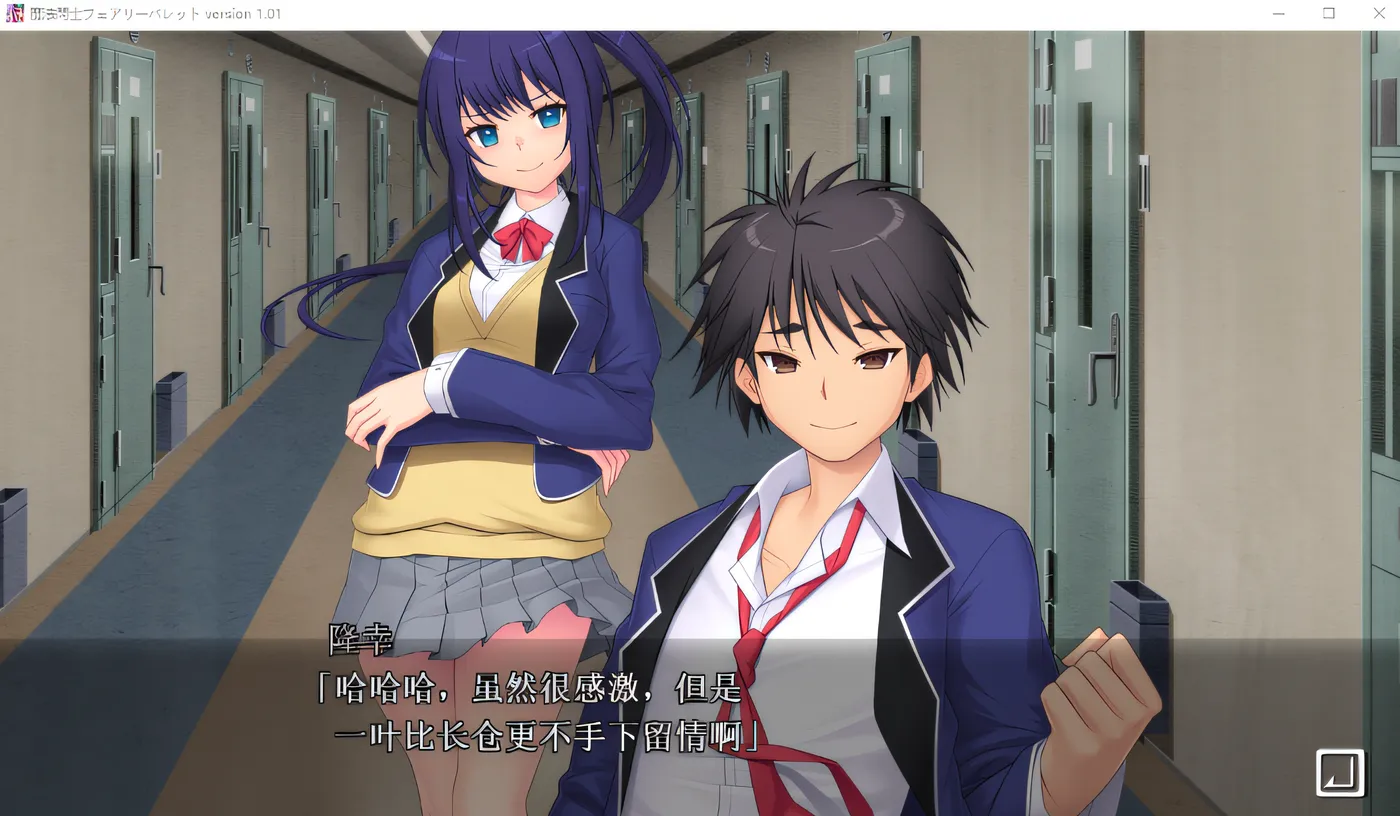Maximize the game window
Screen dimensions: 1400x816
click(x=1329, y=14)
